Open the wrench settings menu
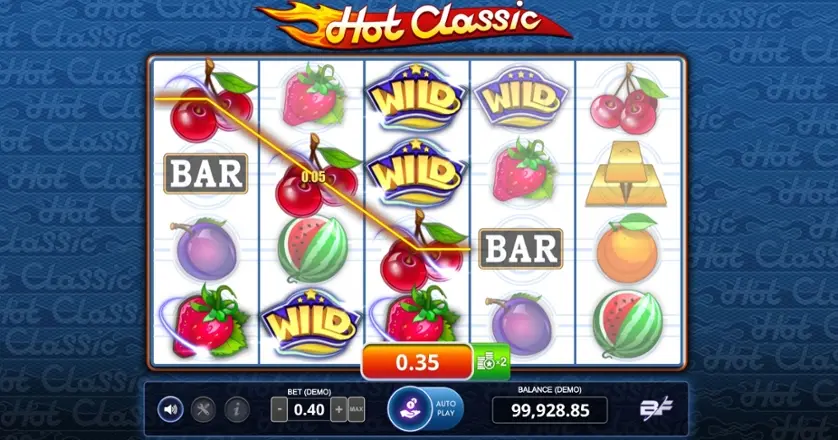This screenshot has width=838, height=440. pyautogui.click(x=204, y=408)
